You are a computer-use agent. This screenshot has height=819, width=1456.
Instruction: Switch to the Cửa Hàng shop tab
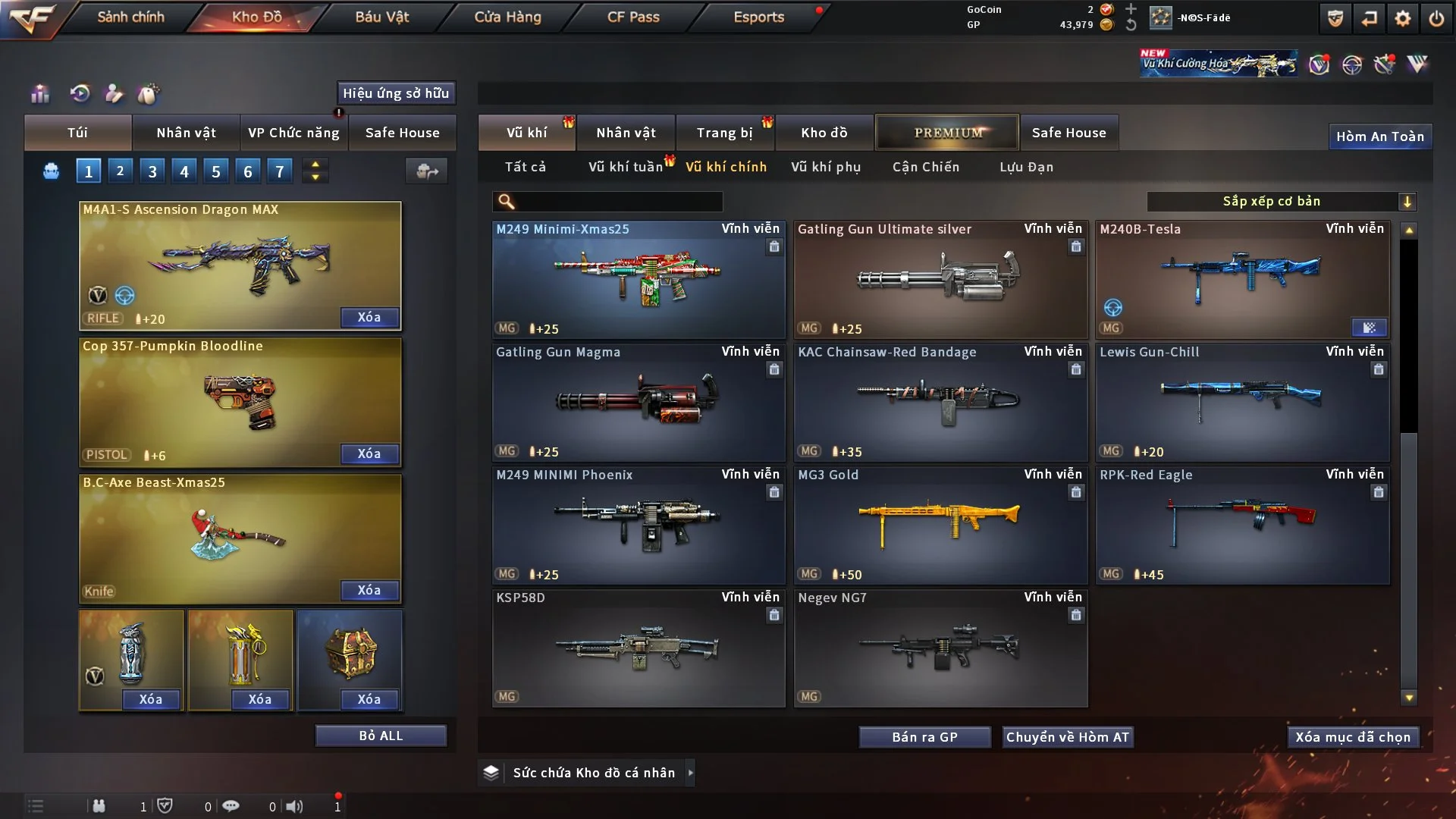pos(507,17)
